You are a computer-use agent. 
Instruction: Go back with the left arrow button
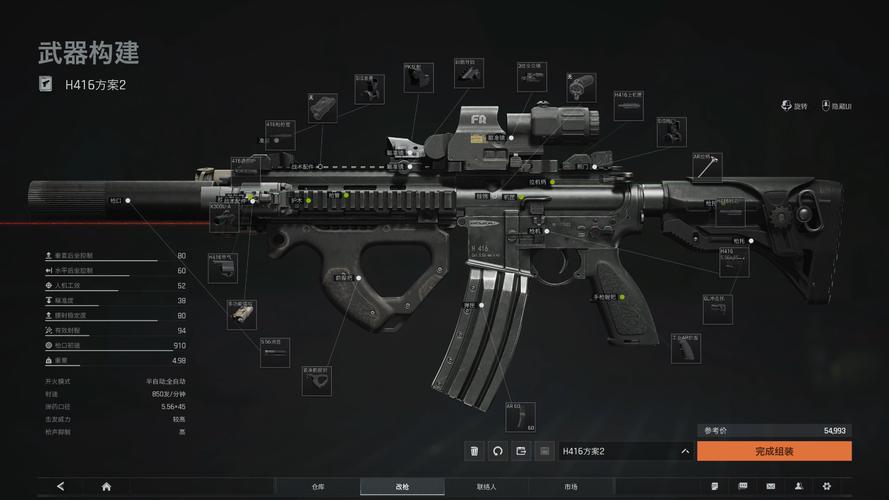tap(61, 487)
